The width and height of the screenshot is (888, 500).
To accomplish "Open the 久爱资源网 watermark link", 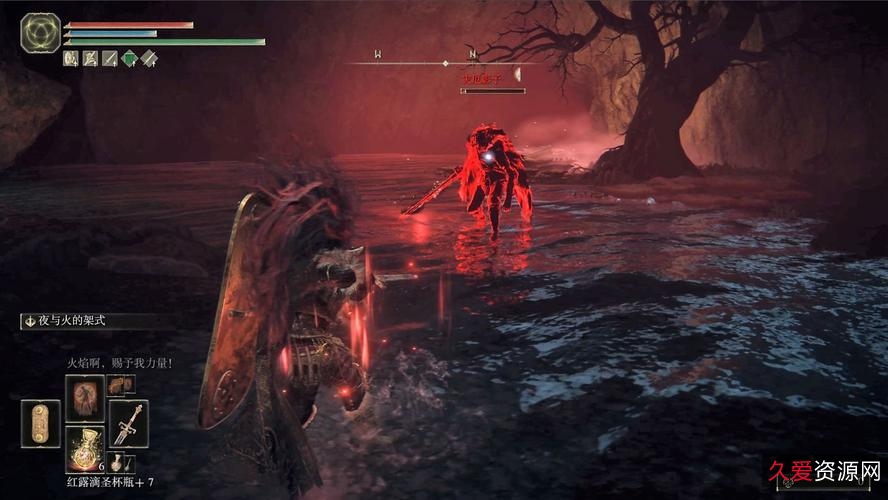I will point(823,472).
